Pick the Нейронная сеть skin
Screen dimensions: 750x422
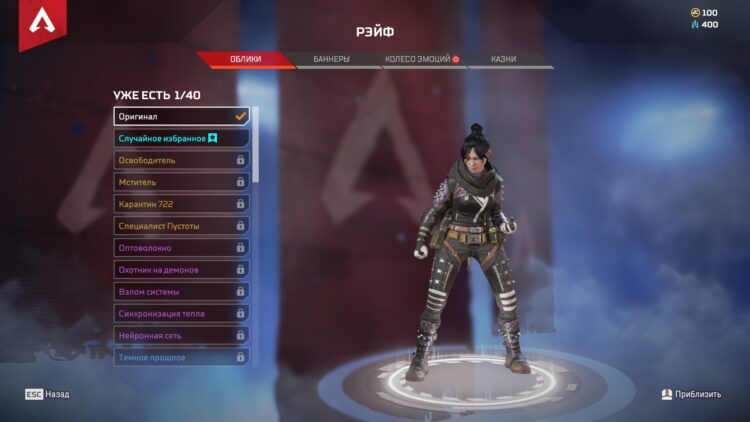[x=181, y=336]
